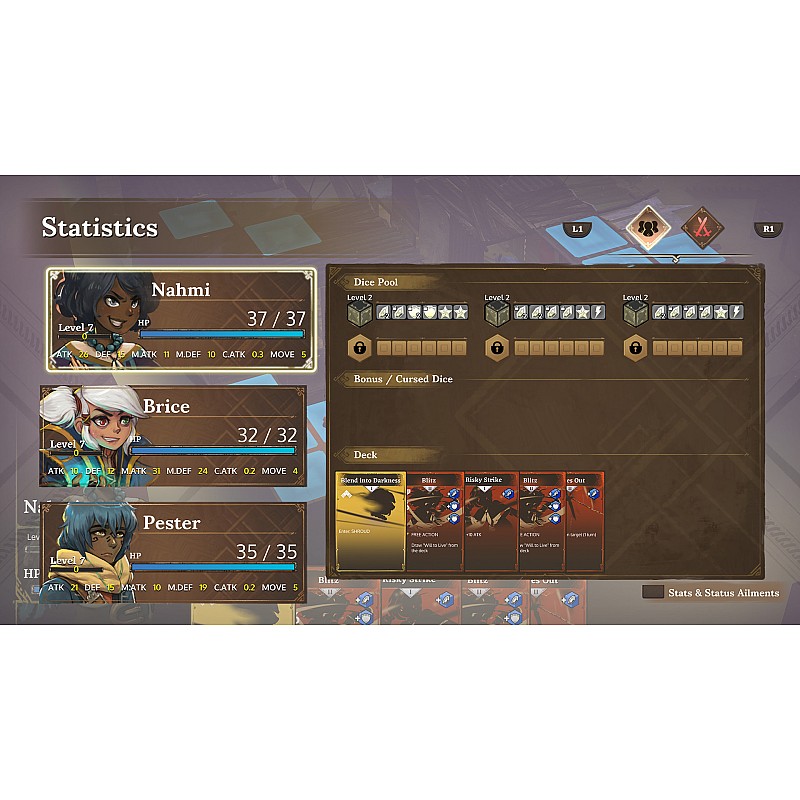Select the Blend Into Darkness card
The width and height of the screenshot is (800, 800).
click(x=371, y=522)
